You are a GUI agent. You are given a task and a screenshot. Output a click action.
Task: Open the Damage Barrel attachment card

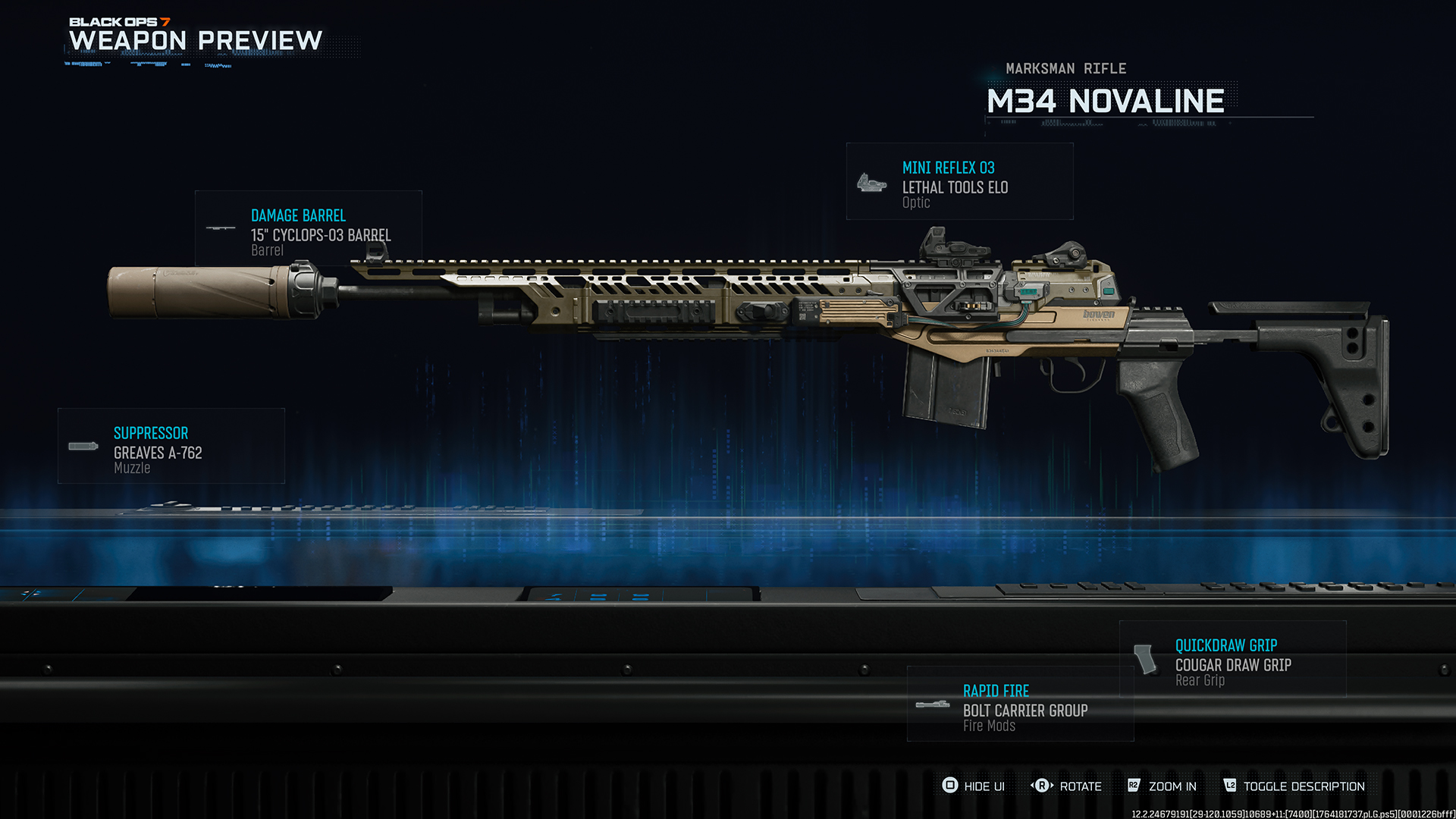(x=308, y=227)
